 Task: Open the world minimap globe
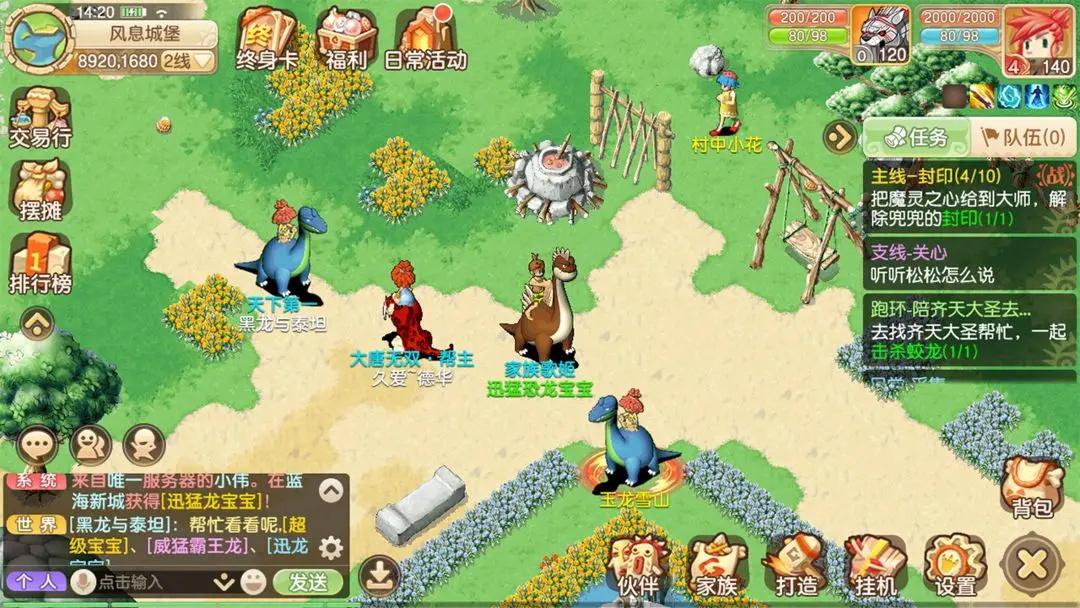pos(38,38)
